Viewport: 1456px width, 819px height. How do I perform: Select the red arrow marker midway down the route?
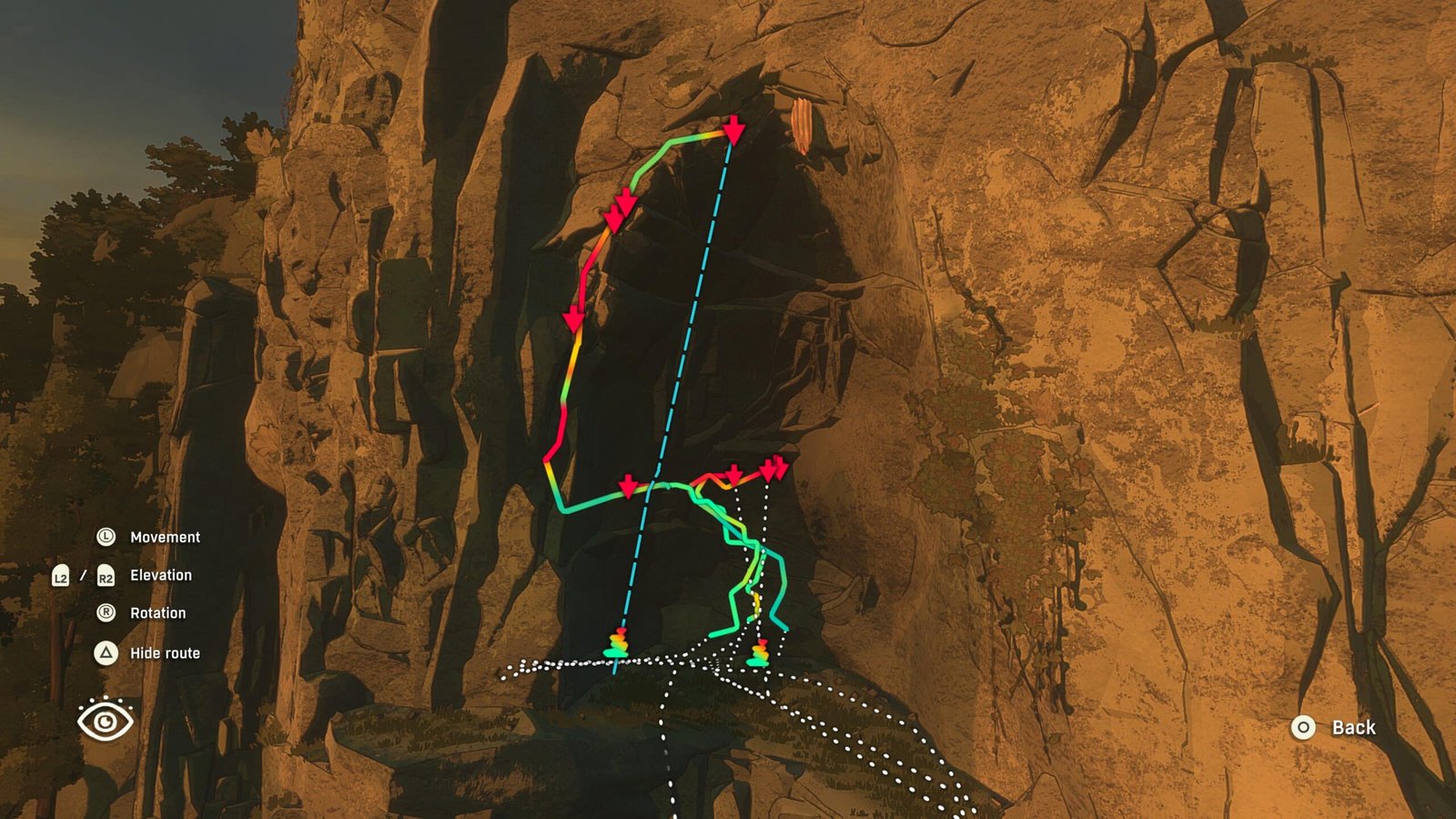coord(573,320)
